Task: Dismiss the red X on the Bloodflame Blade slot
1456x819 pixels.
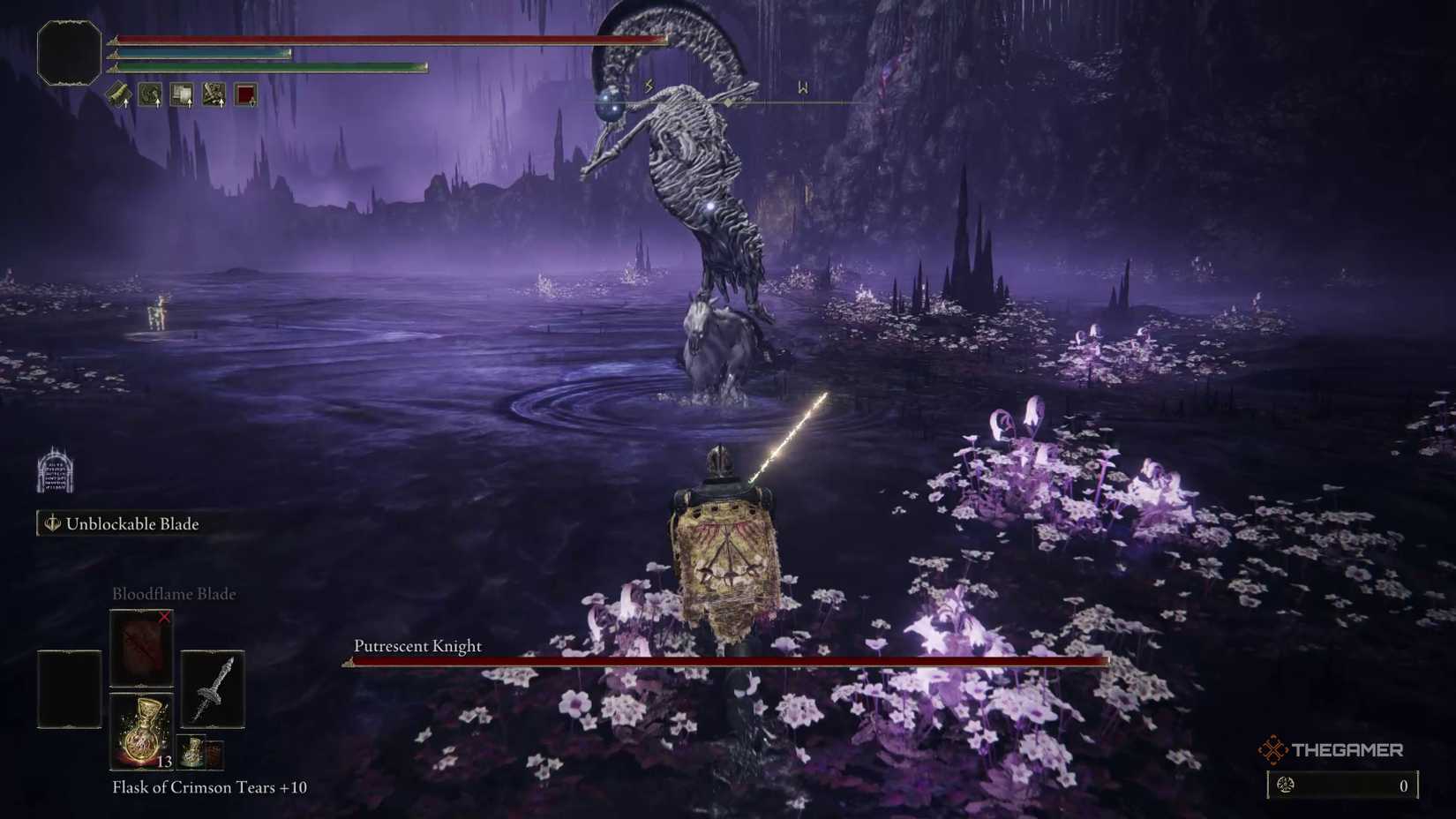Action: (x=163, y=617)
